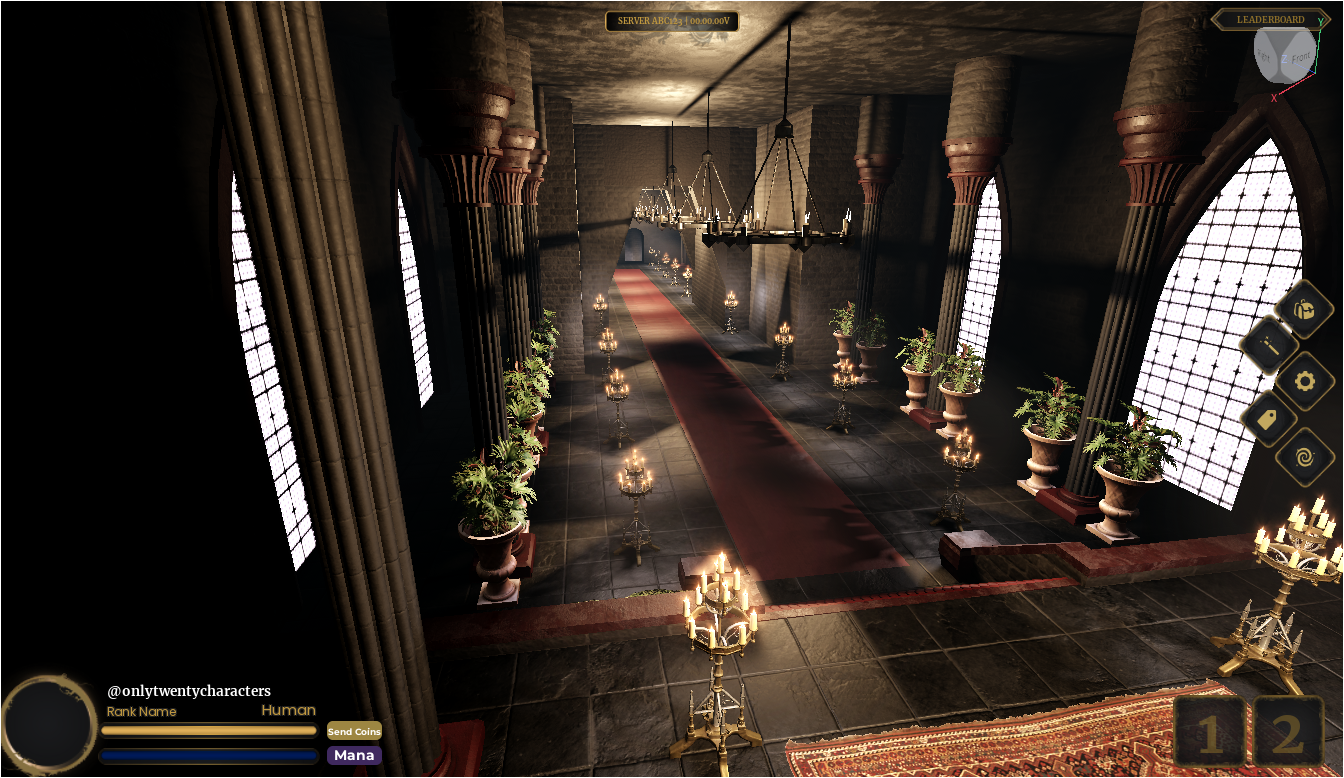The width and height of the screenshot is (1344, 778).
Task: Open the price tag shop icon
Action: [1268, 418]
